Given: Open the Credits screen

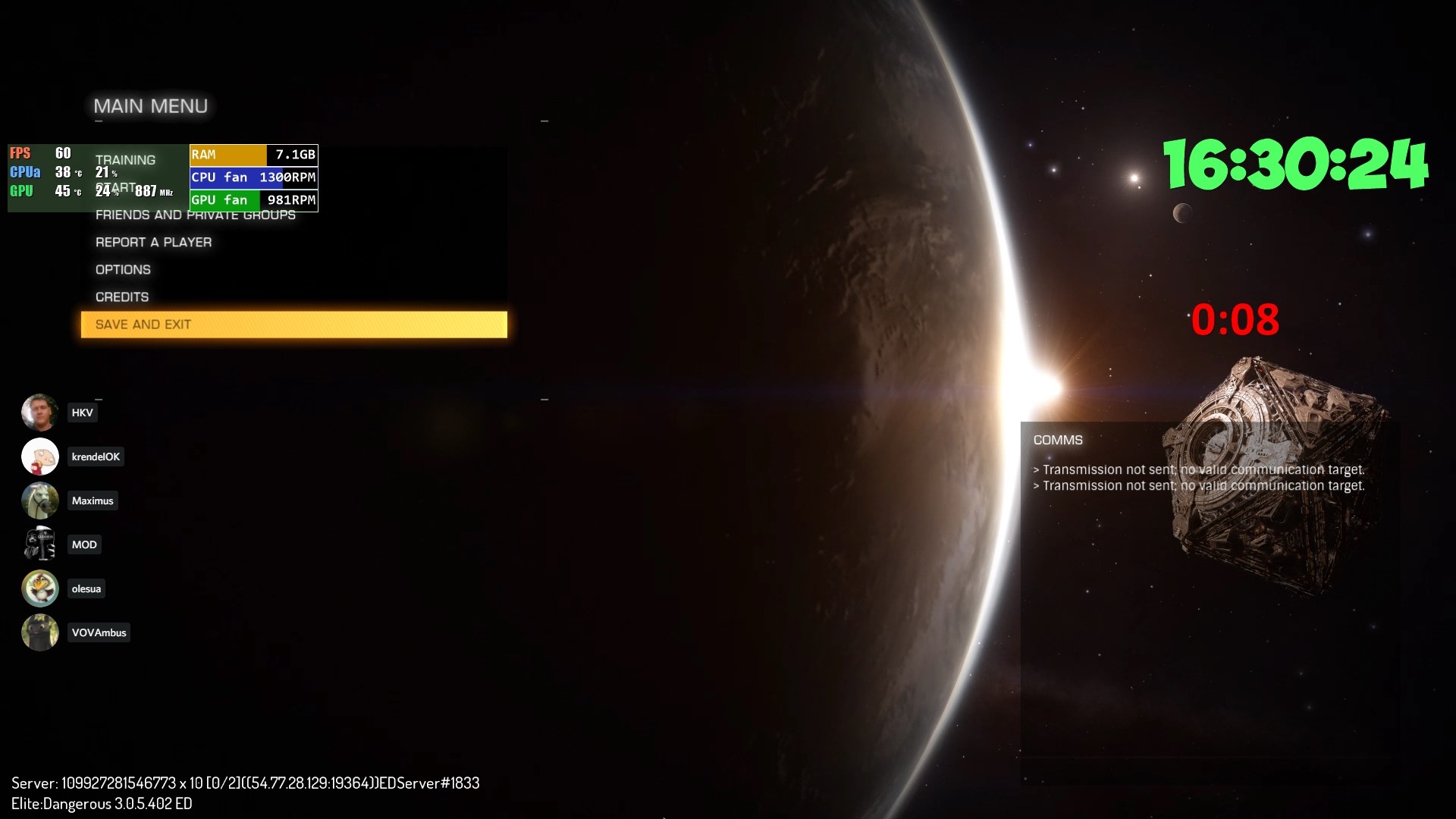Looking at the screenshot, I should (x=122, y=297).
